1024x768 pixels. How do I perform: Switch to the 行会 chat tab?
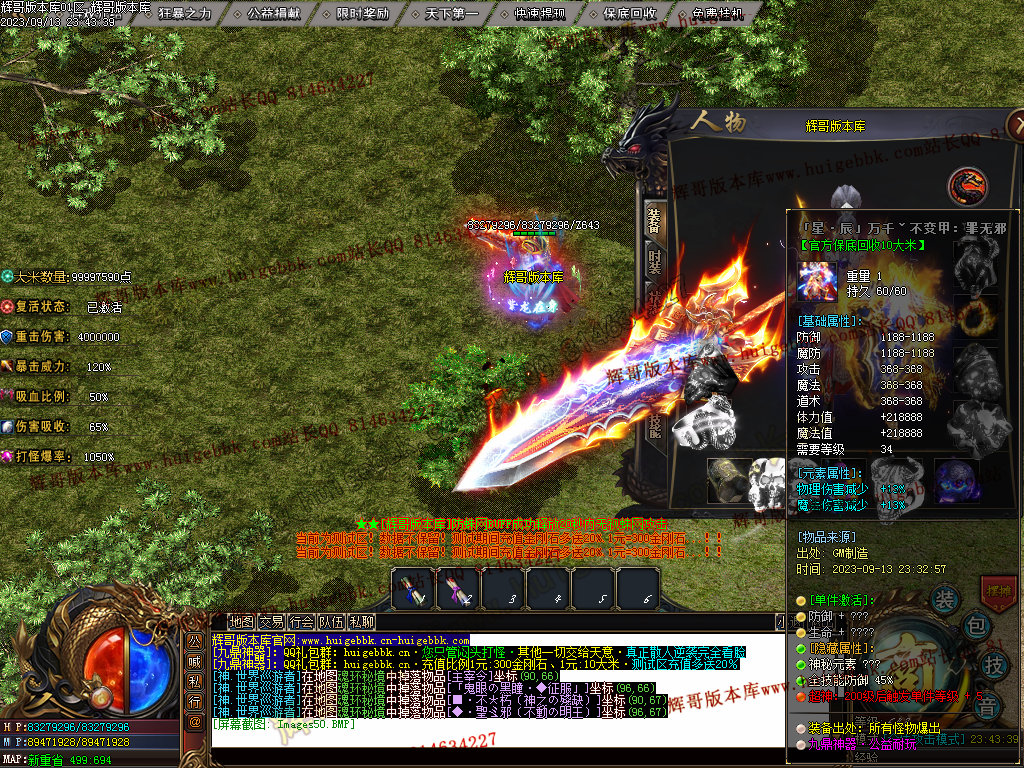coord(301,621)
